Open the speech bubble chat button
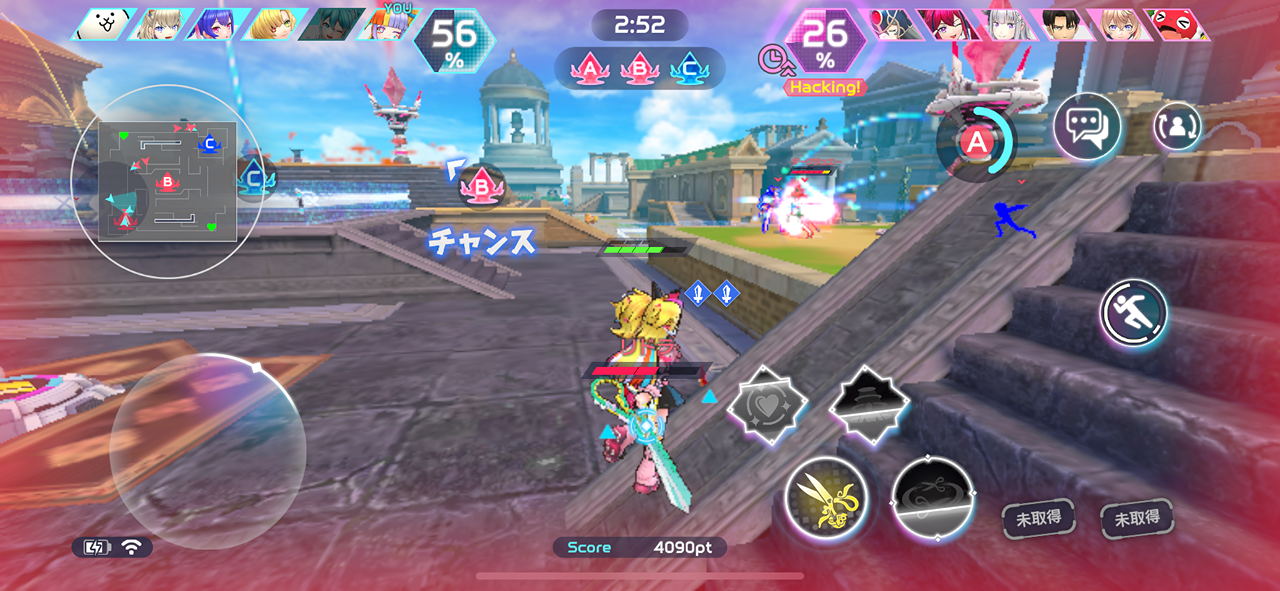Image resolution: width=1280 pixels, height=591 pixels. [1087, 127]
